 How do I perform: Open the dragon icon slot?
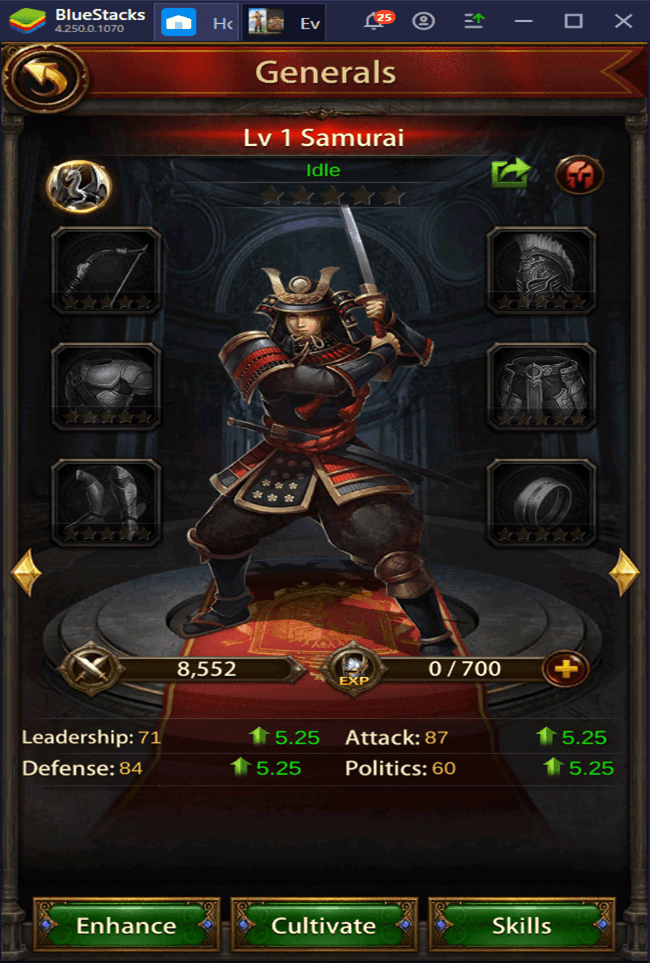click(78, 186)
